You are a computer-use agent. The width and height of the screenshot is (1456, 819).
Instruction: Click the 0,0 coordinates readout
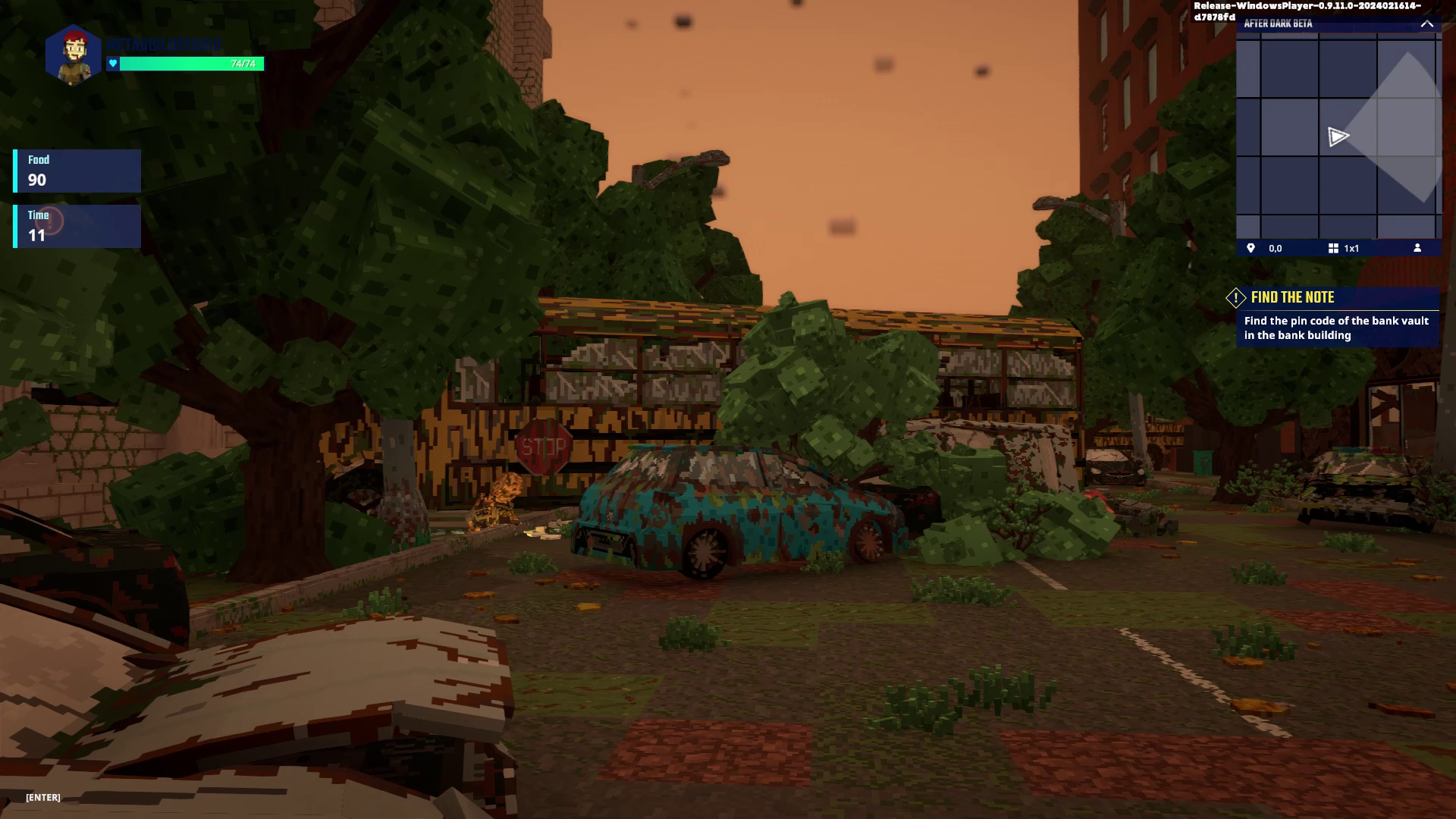pyautogui.click(x=1275, y=247)
